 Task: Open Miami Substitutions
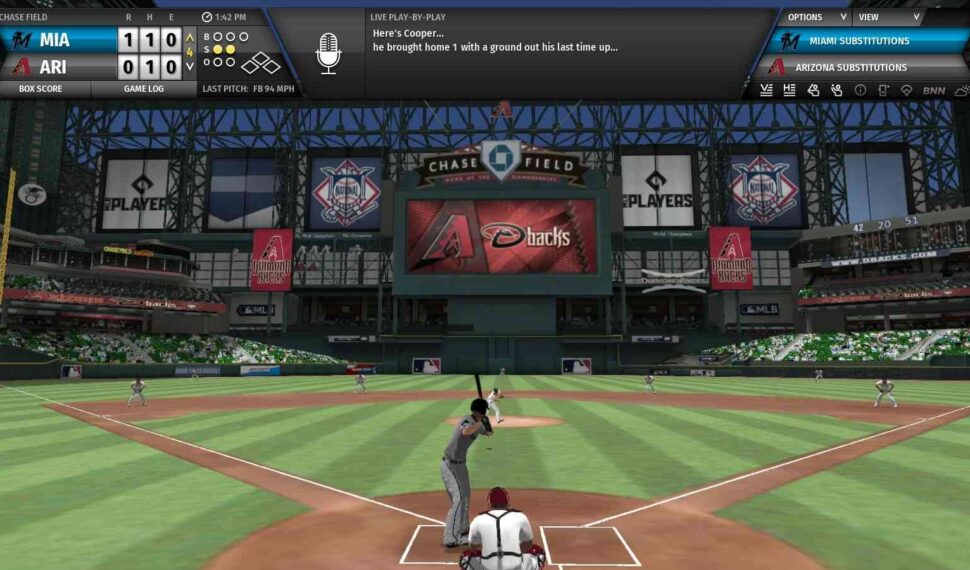point(859,41)
